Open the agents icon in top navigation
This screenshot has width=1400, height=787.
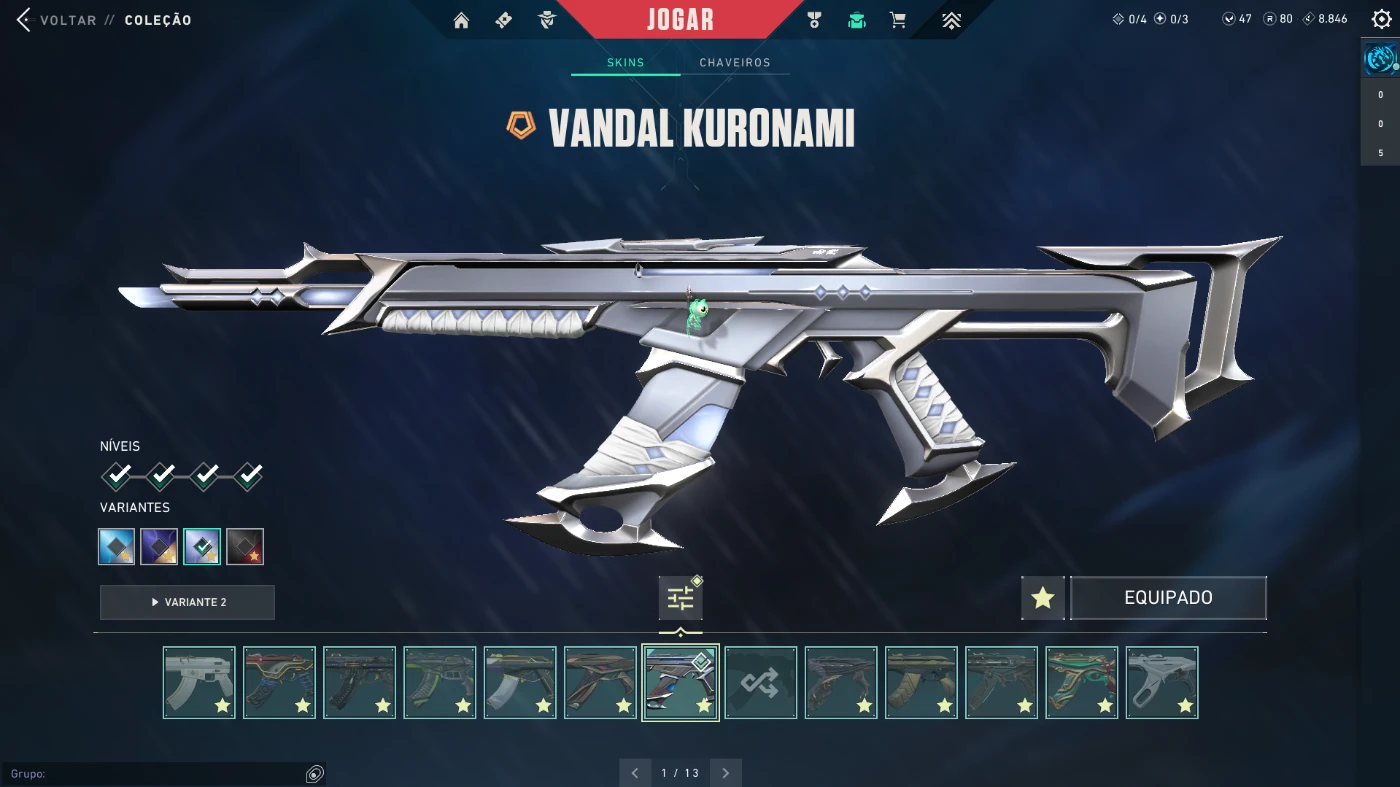(546, 20)
